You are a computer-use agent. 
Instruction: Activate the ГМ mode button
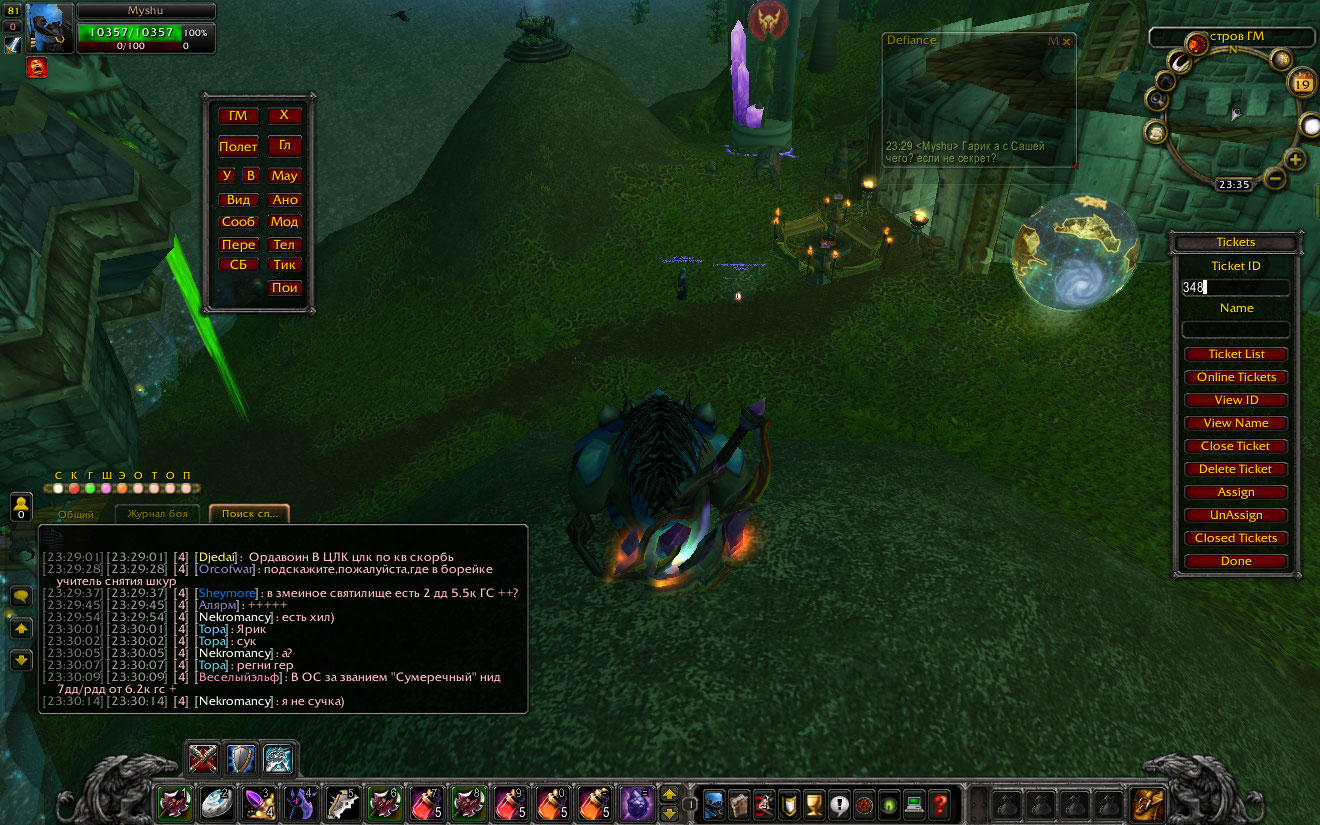(238, 116)
